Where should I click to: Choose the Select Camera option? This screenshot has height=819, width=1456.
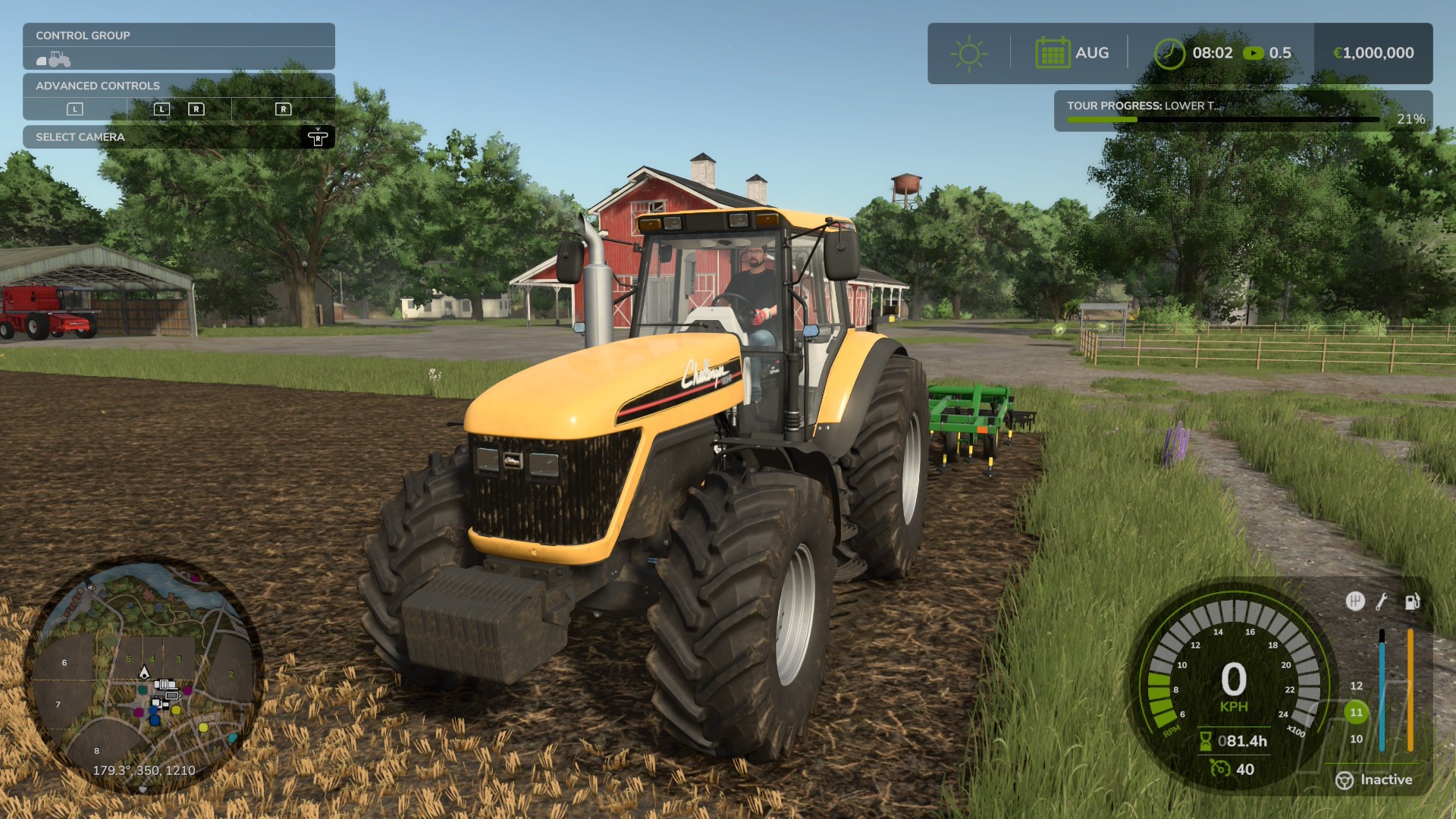point(179,137)
